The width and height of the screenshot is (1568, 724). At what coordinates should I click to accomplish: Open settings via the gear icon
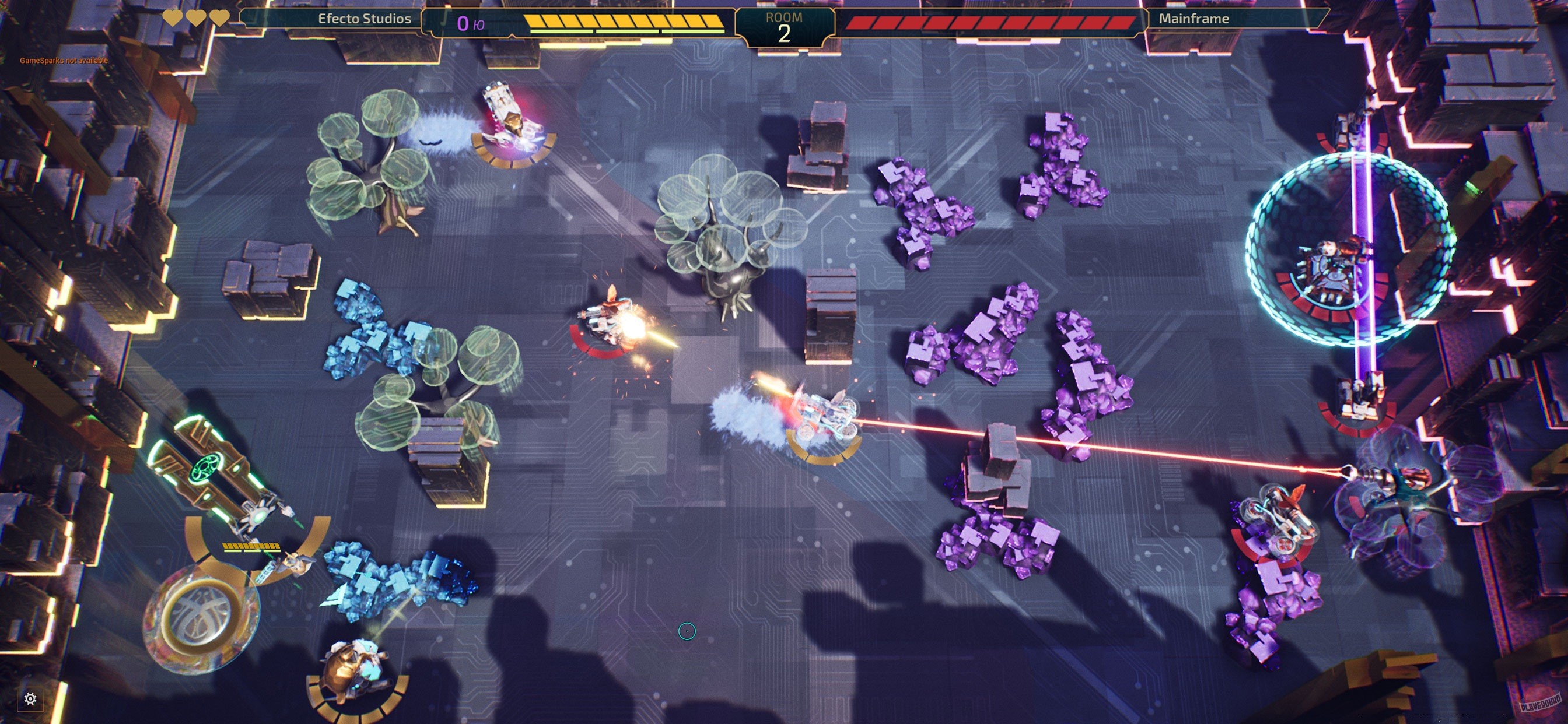(30, 699)
